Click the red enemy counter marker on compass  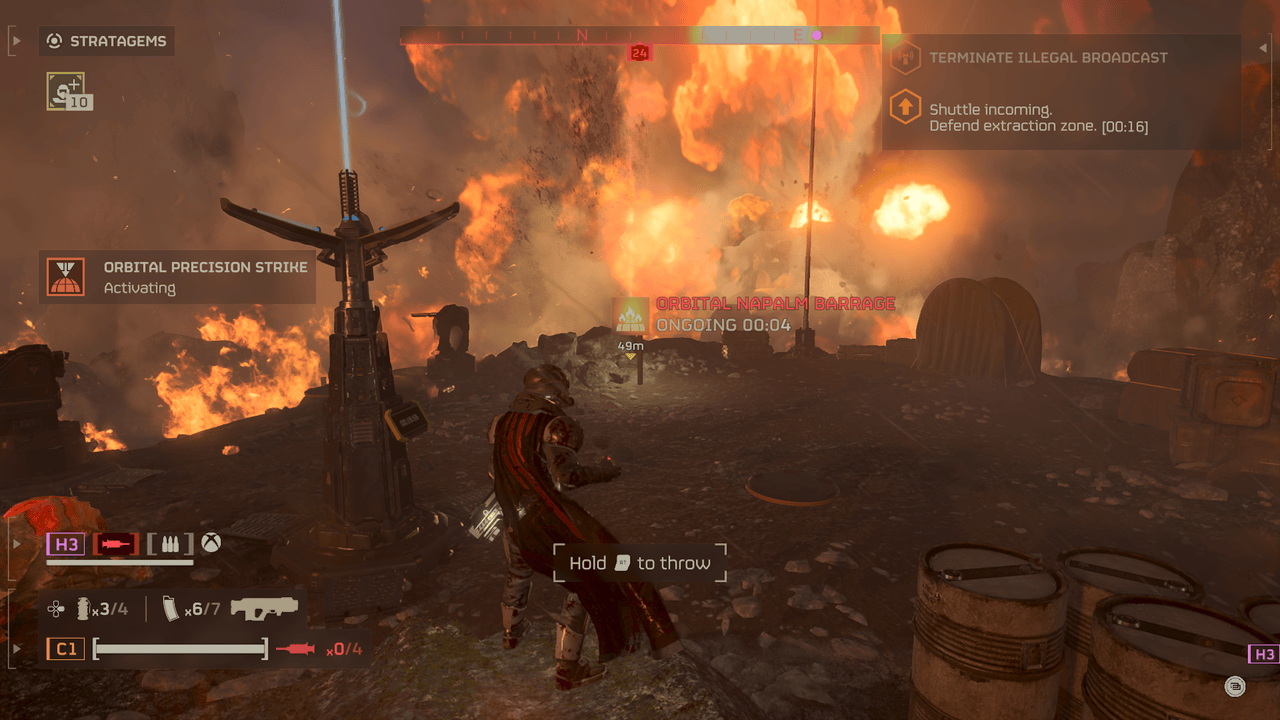[x=640, y=52]
